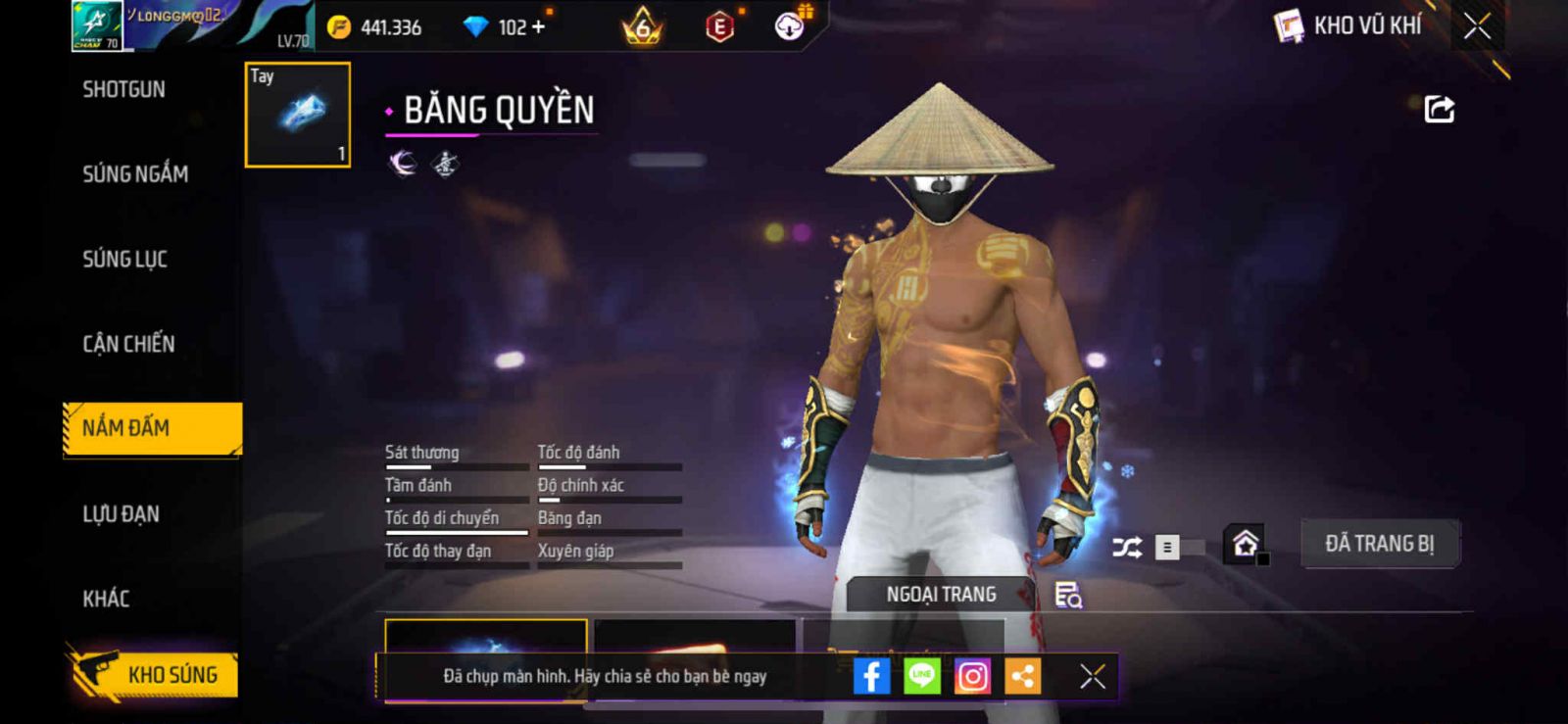Click the home lobby display icon
This screenshot has width=1568, height=724.
pyautogui.click(x=1246, y=544)
